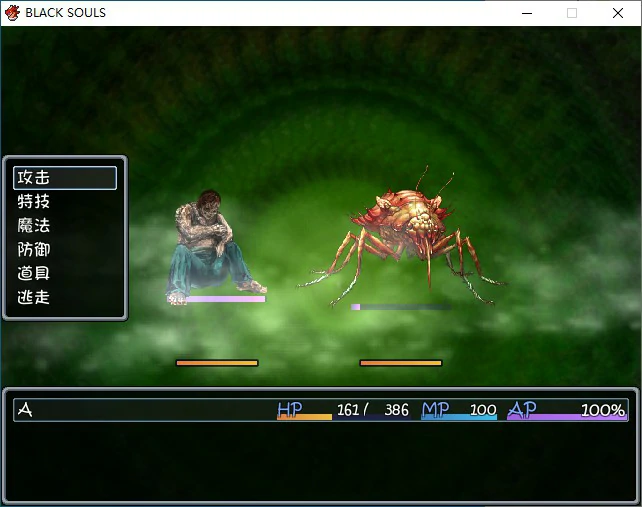
Task: Choose the 特技 skills command
Action: point(65,202)
